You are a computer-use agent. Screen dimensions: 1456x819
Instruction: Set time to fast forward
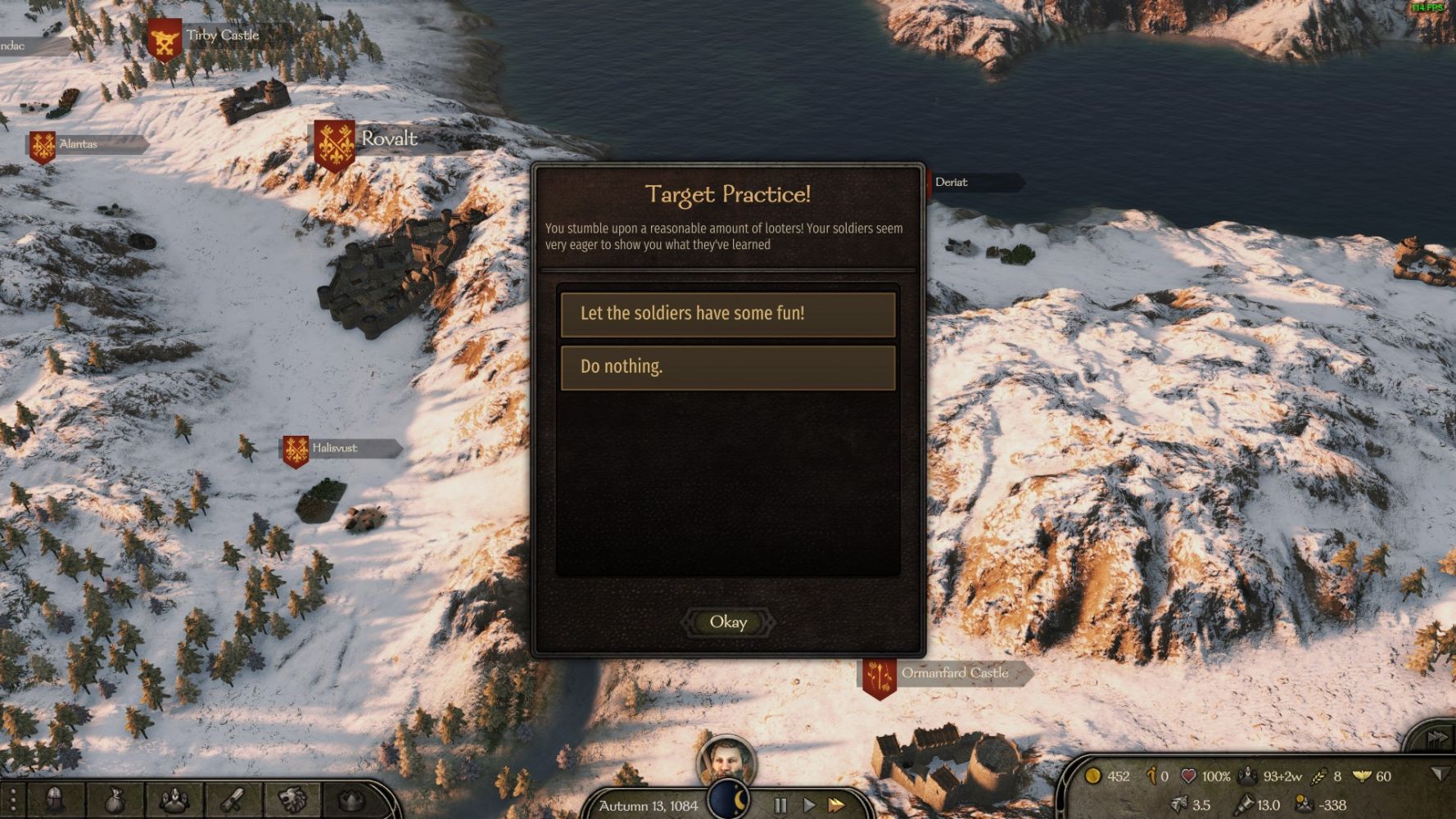[x=836, y=805]
